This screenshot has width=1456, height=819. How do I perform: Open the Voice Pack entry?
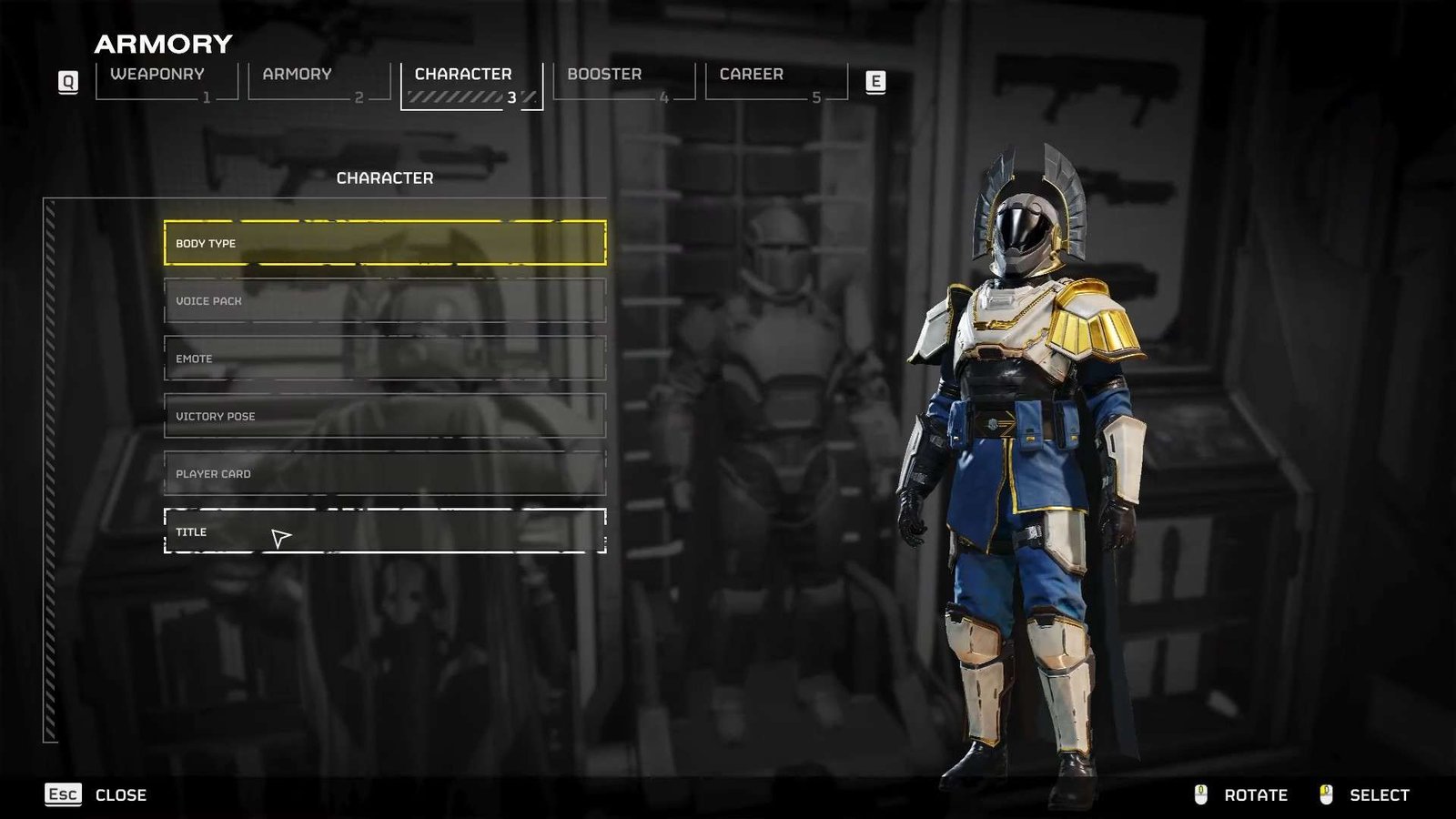click(x=384, y=301)
